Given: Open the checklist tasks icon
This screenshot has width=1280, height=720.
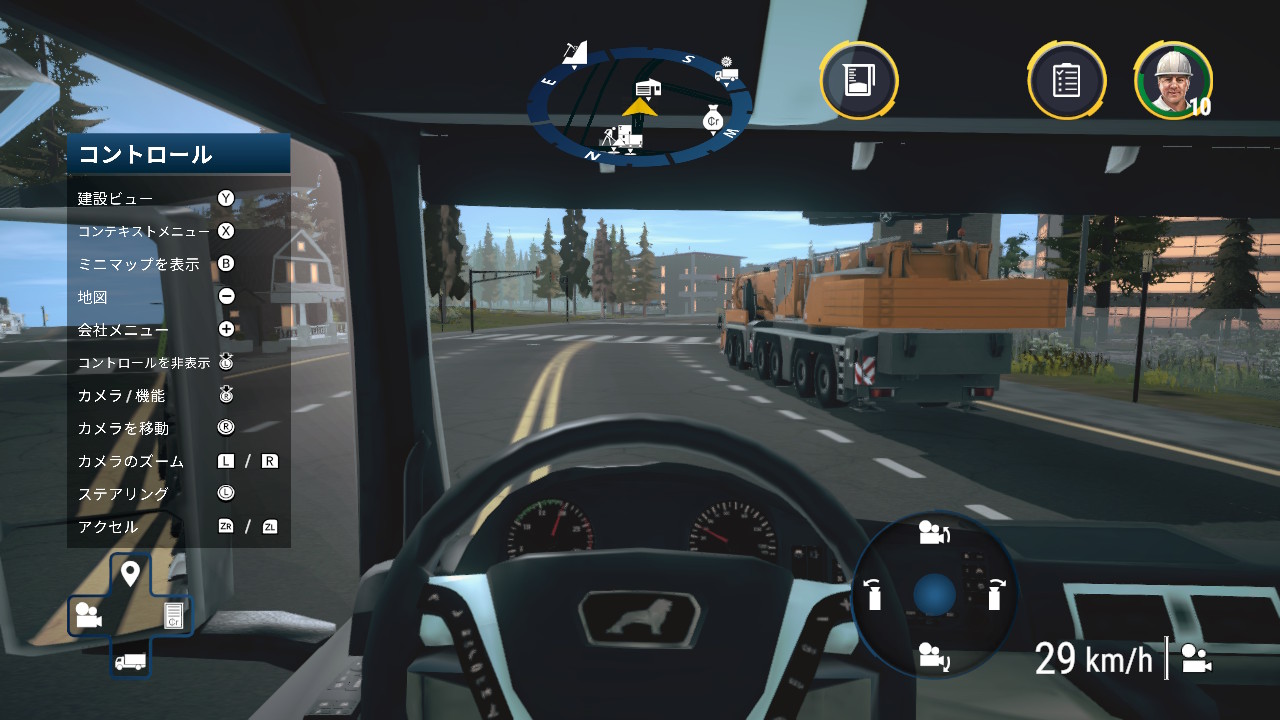Looking at the screenshot, I should [1066, 80].
